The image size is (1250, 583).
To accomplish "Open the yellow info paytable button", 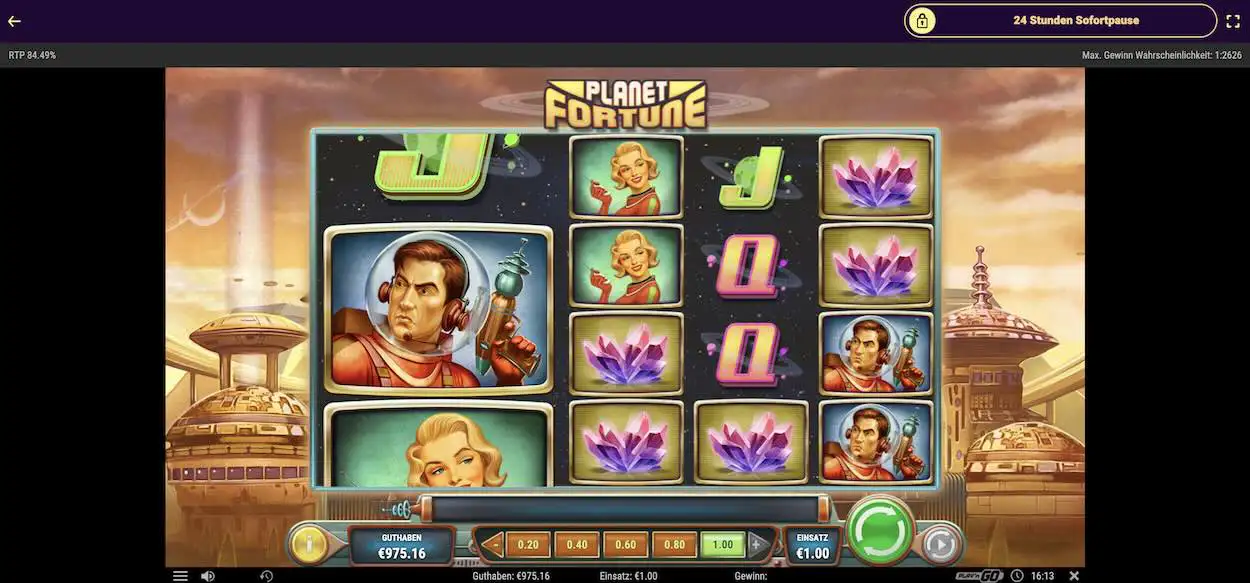I will tap(310, 545).
